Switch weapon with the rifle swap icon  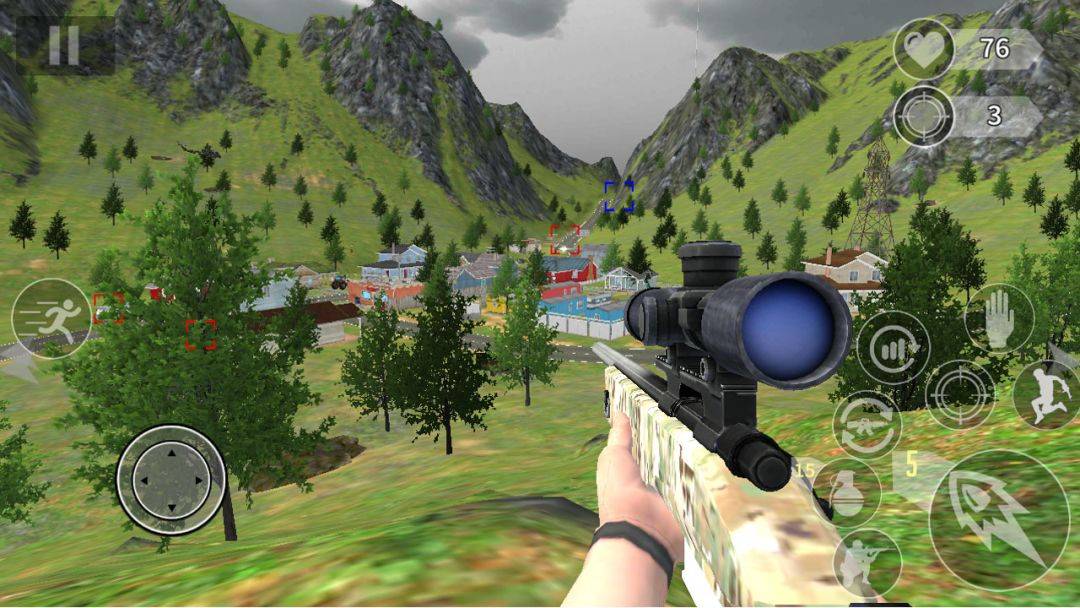point(867,424)
